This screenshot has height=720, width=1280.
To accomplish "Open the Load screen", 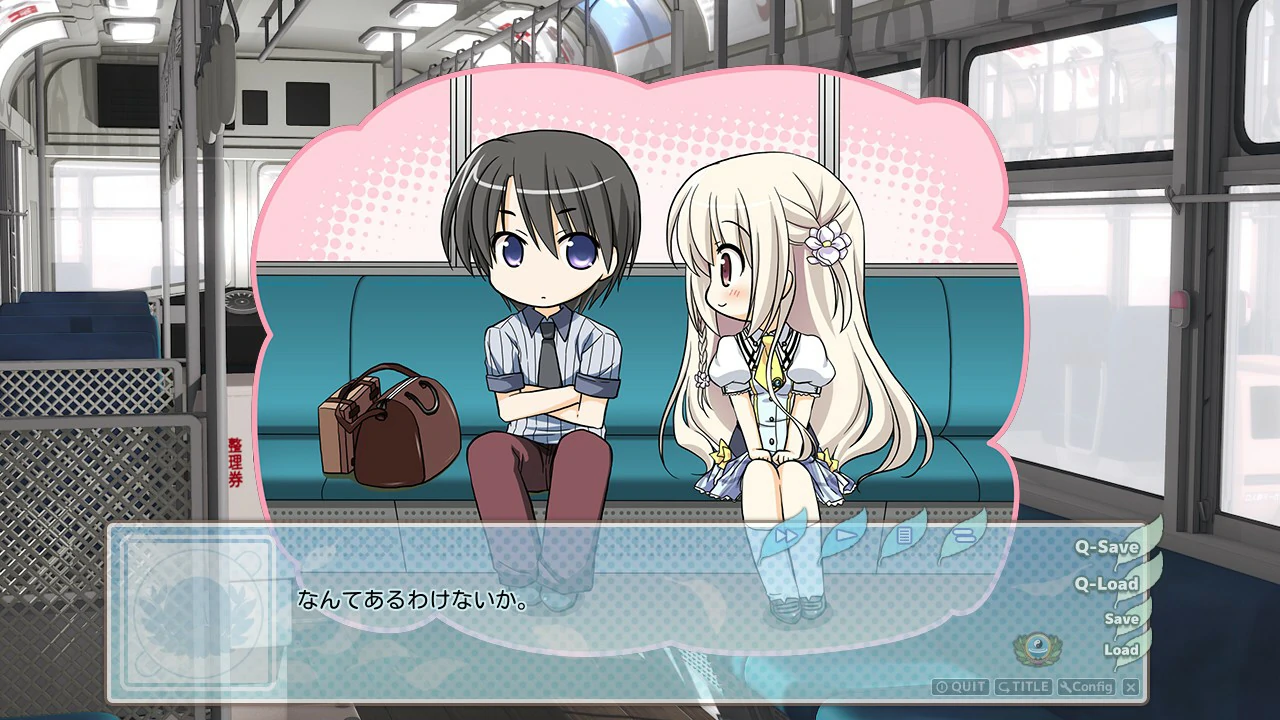I will (1124, 650).
